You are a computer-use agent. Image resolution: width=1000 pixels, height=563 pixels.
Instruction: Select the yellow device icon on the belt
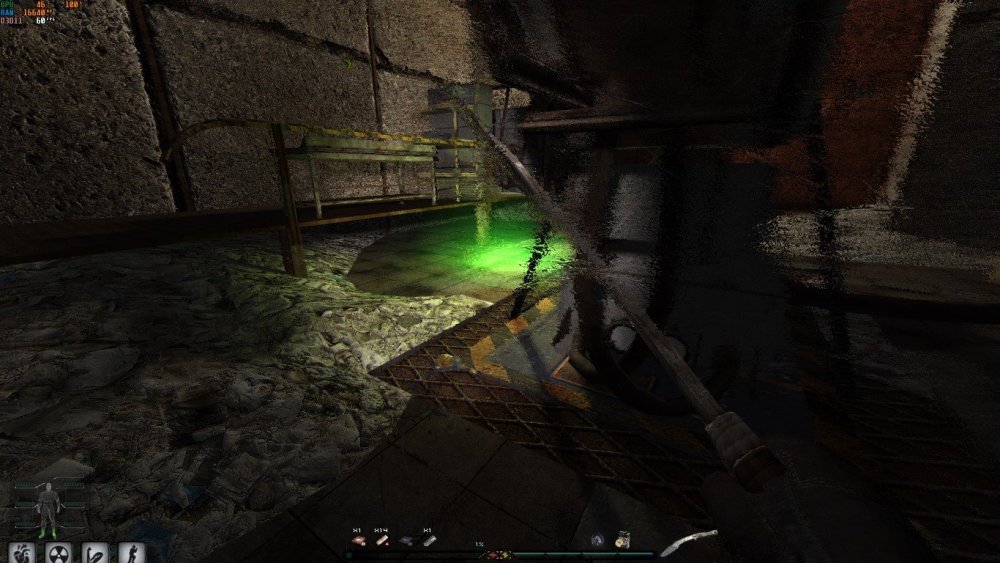[x=622, y=540]
